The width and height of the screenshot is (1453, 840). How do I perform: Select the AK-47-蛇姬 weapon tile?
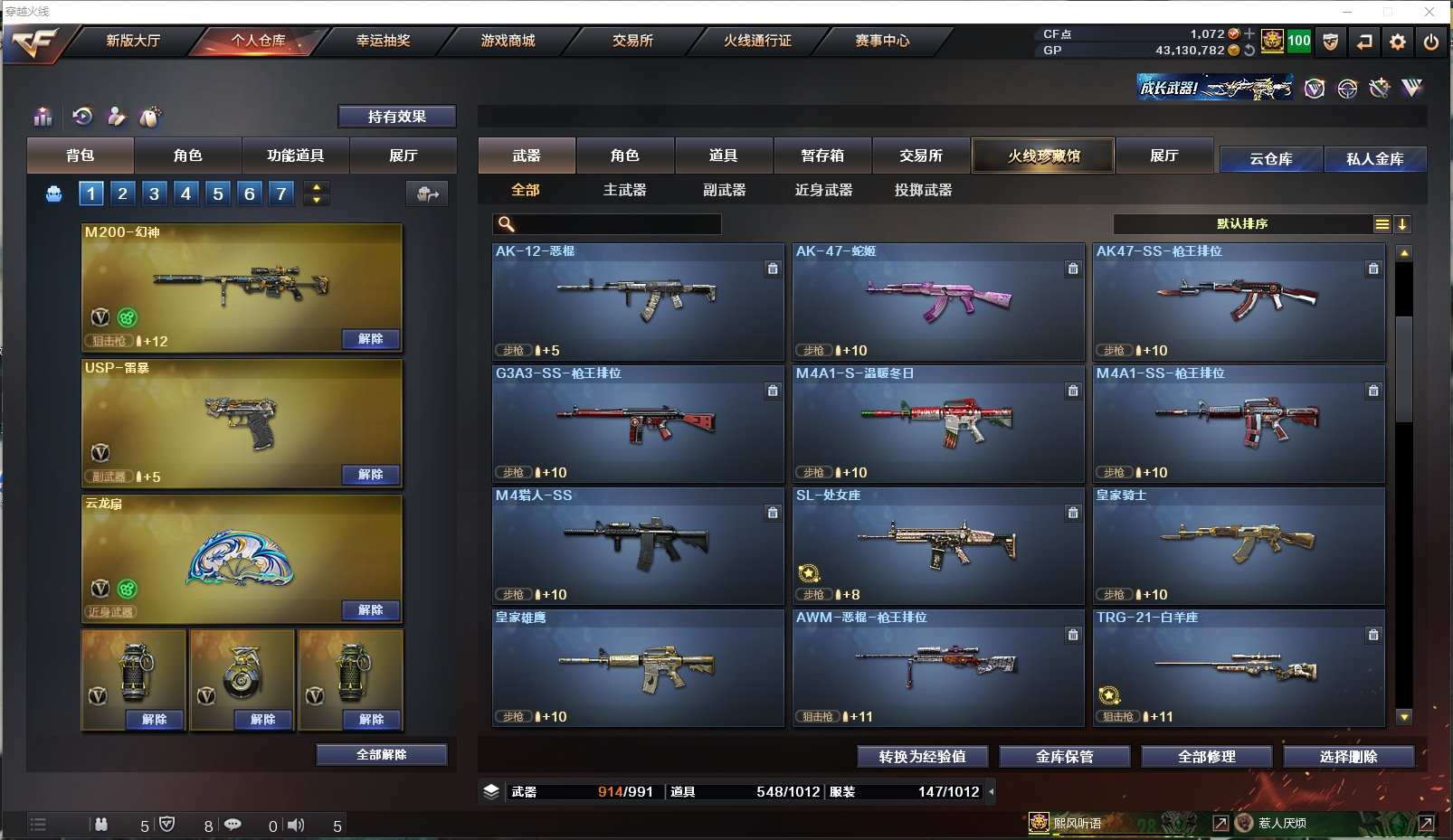938,301
